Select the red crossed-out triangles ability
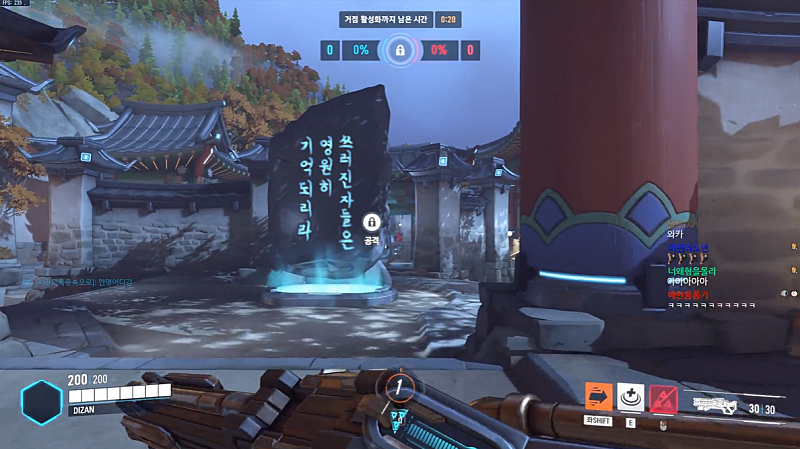This screenshot has height=449, width=800. click(x=663, y=397)
